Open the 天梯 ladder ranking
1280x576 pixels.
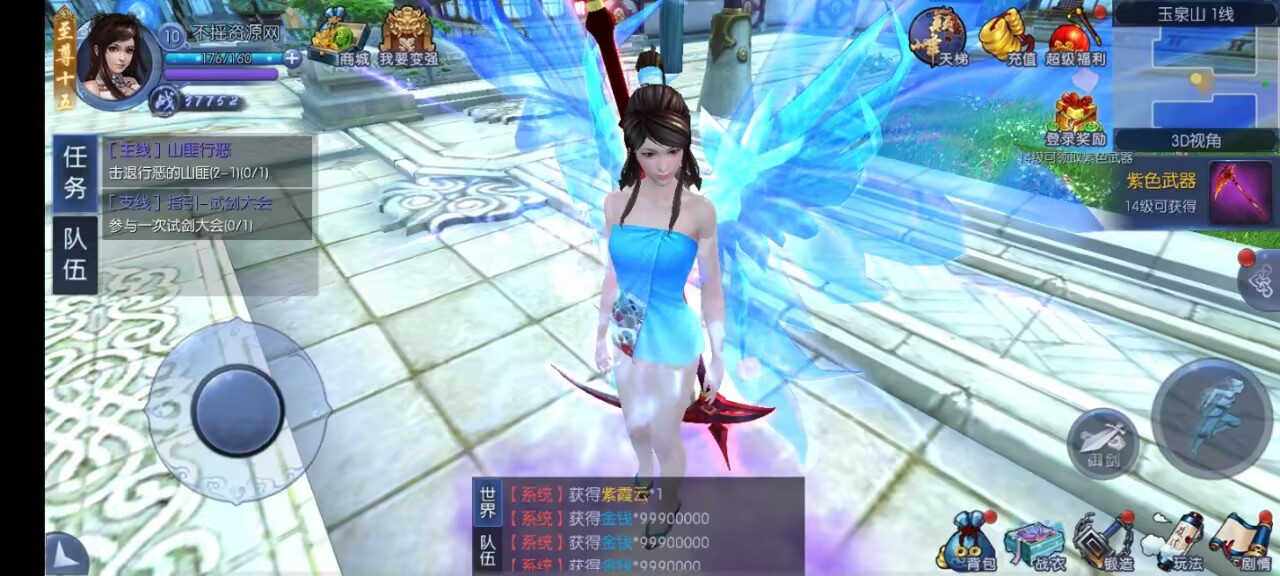[x=937, y=38]
